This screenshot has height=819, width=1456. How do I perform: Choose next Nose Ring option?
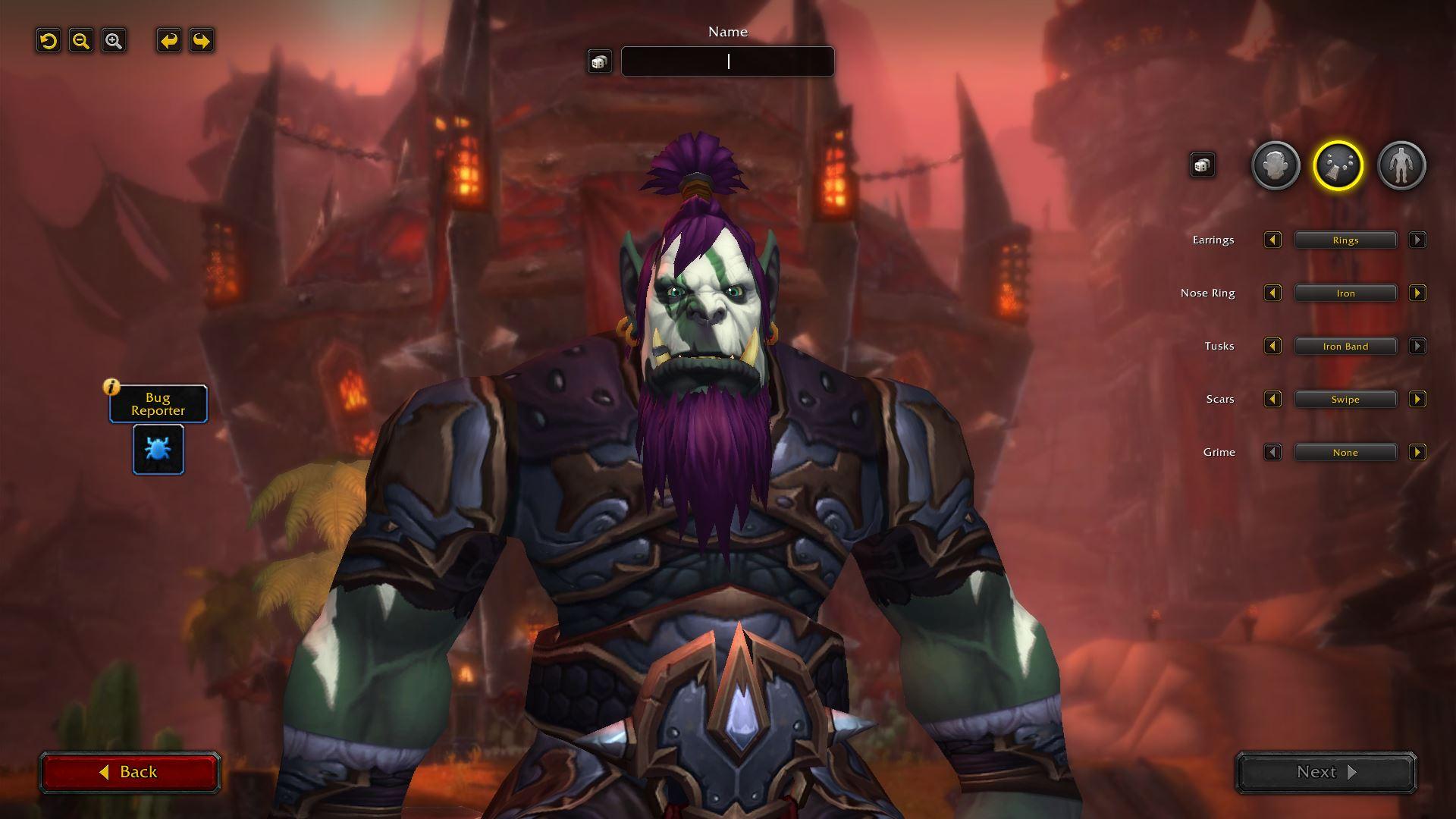coord(1417,293)
